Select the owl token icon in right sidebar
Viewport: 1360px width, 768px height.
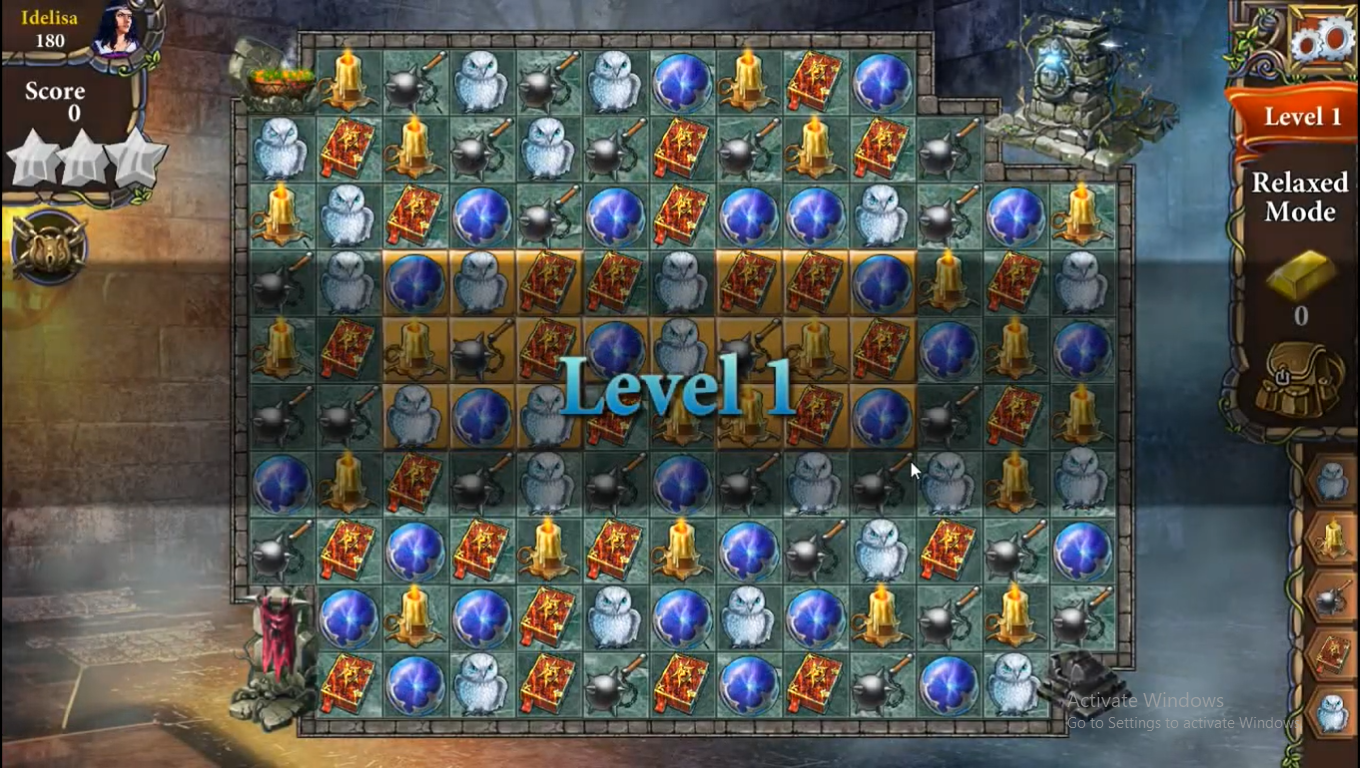1330,480
